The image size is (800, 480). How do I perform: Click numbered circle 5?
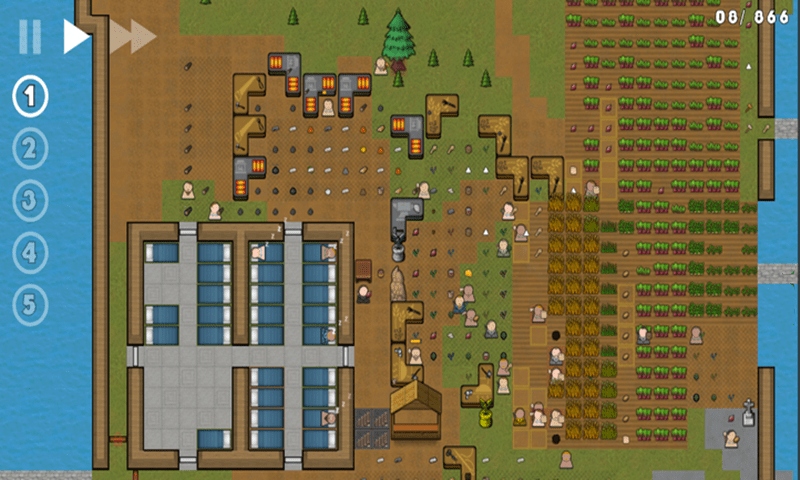(x=30, y=304)
